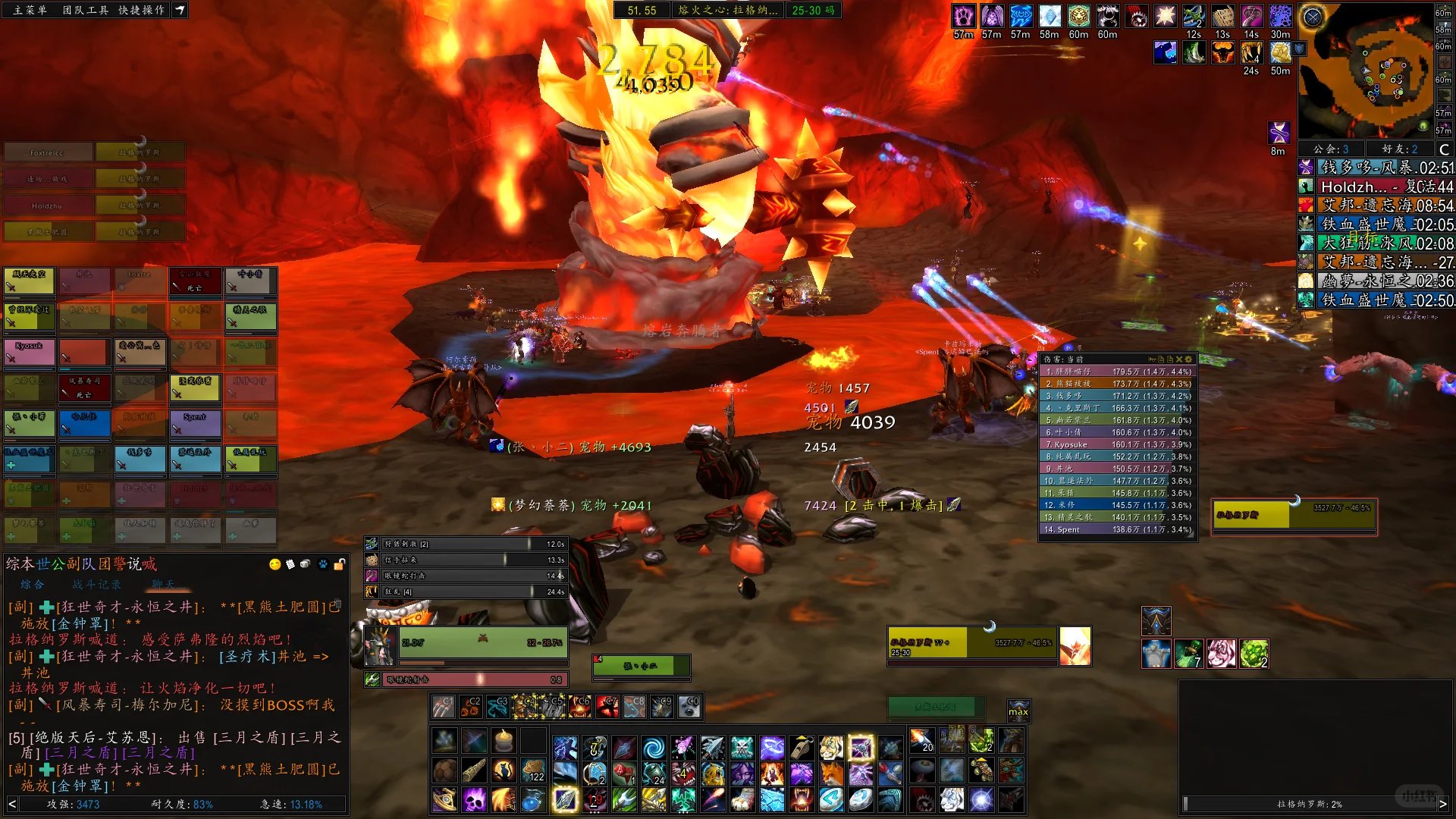Select the Kyosuk raid frame
1456x819 pixels.
click(29, 352)
